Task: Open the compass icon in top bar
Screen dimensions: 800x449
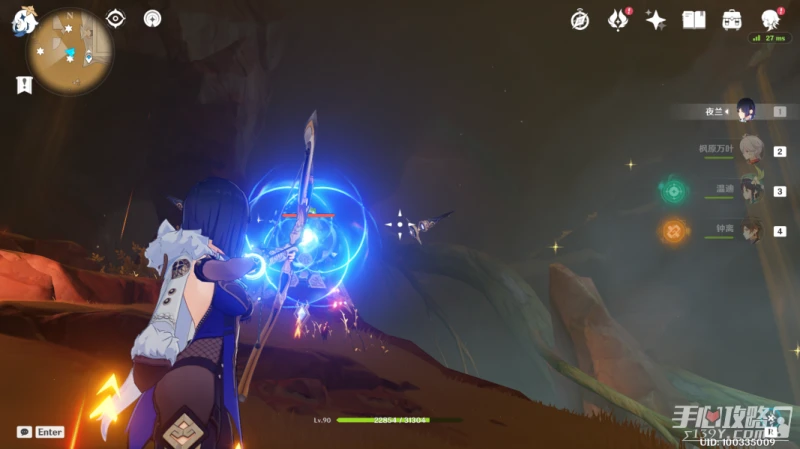Action: click(x=580, y=20)
